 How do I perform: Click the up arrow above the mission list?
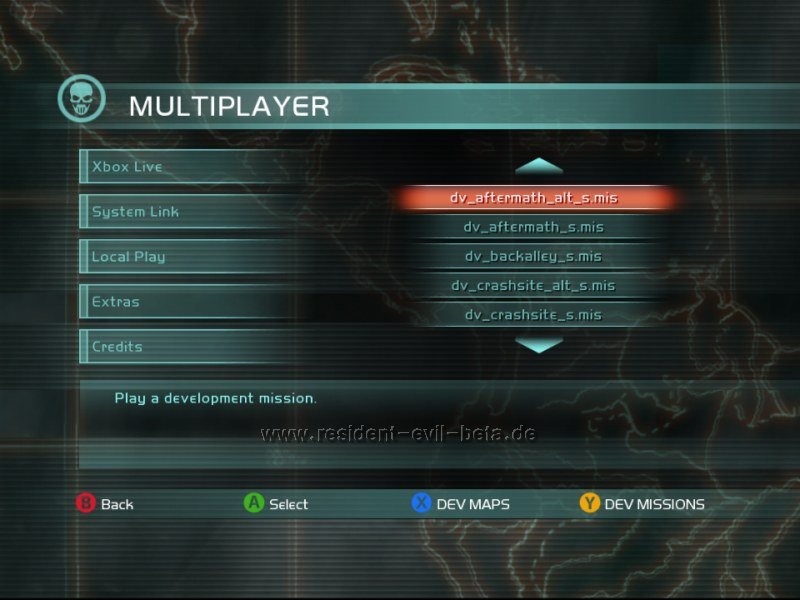tap(540, 165)
